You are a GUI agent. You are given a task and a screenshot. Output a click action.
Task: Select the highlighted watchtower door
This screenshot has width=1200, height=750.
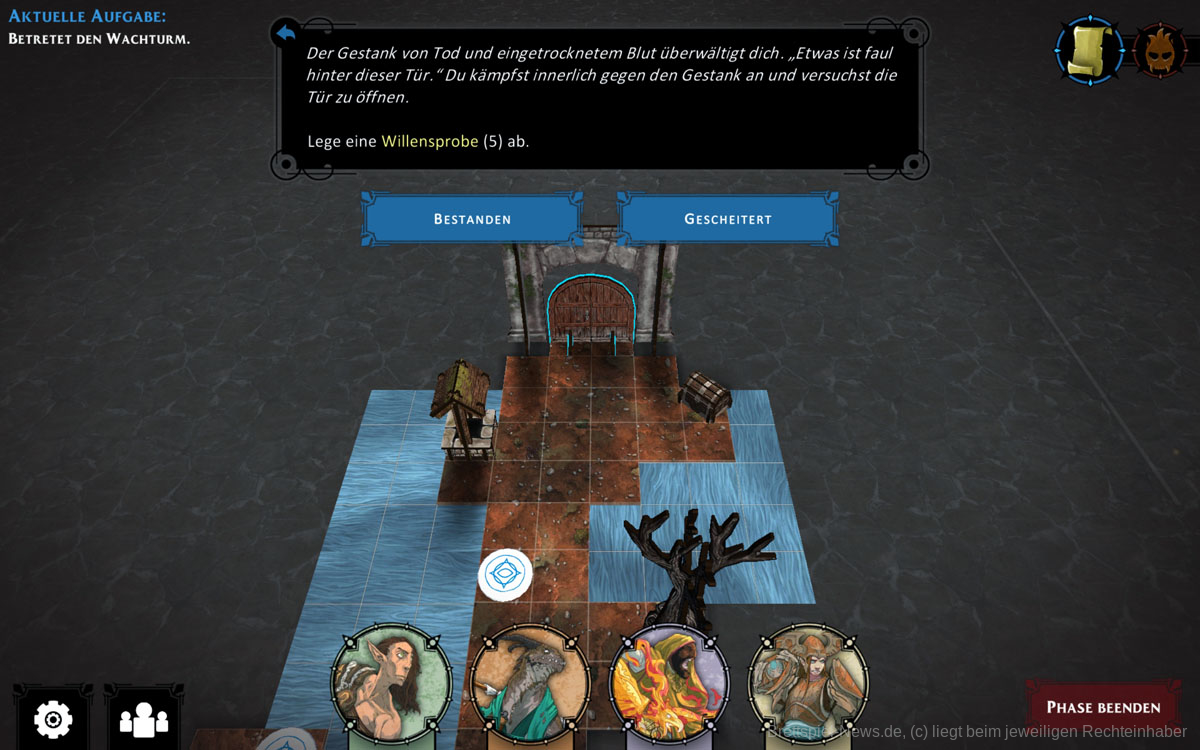tap(590, 312)
